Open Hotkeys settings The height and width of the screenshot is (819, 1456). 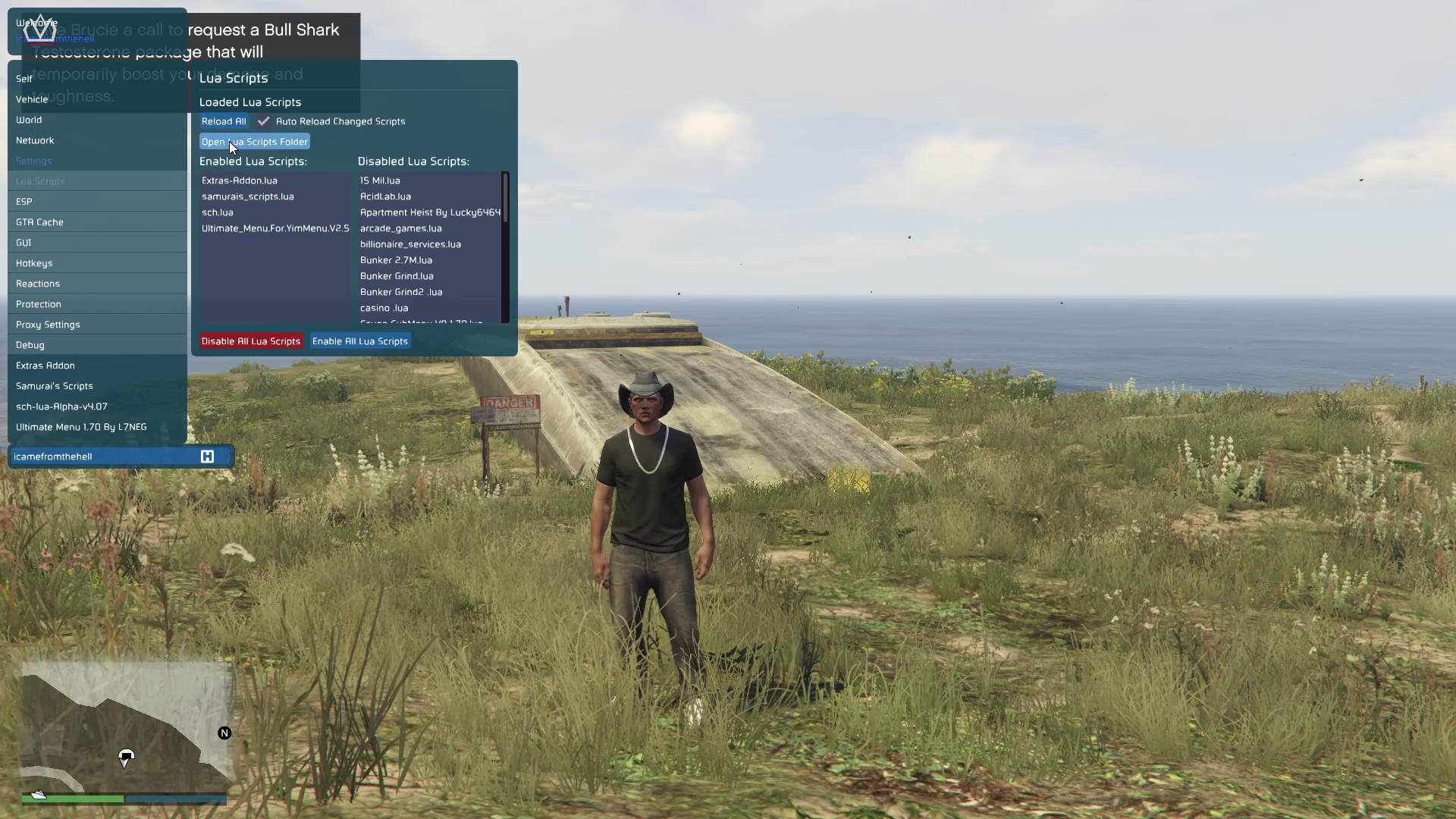coord(34,263)
